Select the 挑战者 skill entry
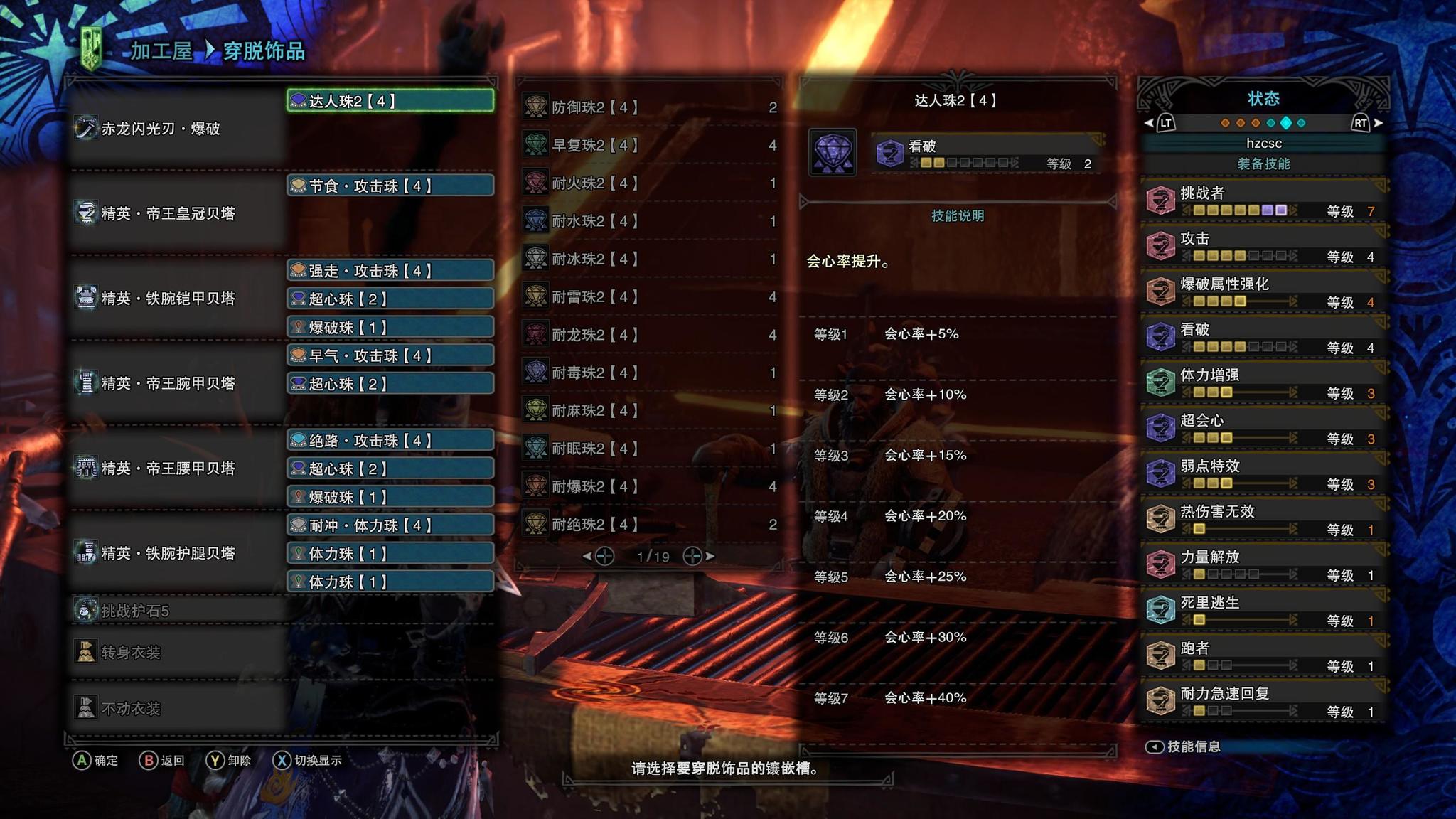 click(1263, 201)
